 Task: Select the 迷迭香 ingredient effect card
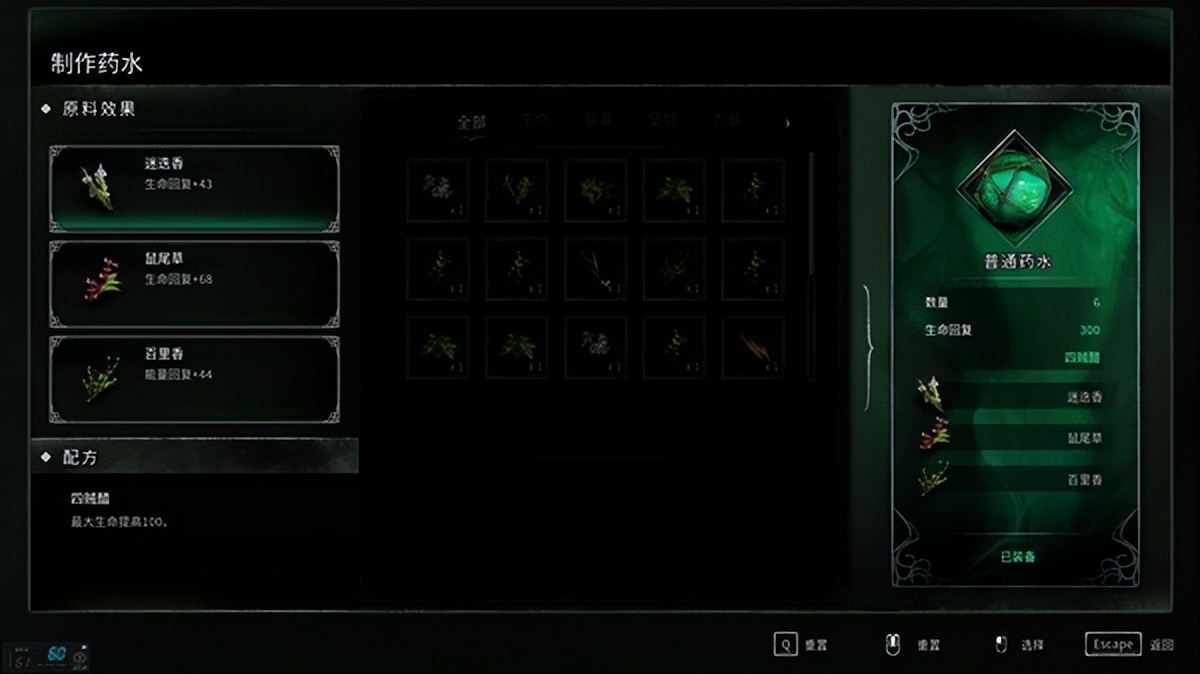(x=194, y=188)
